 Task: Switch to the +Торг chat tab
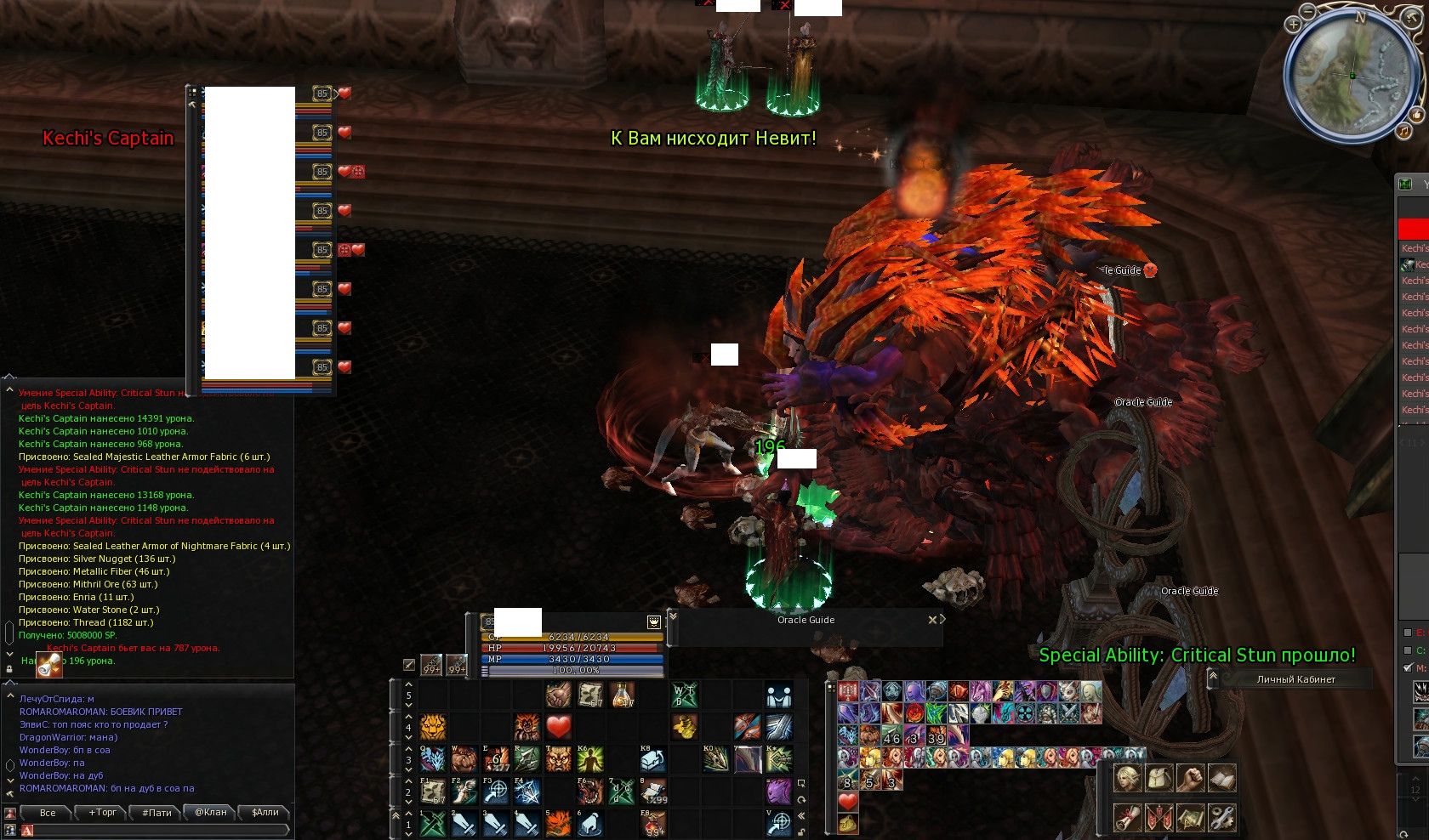point(103,813)
